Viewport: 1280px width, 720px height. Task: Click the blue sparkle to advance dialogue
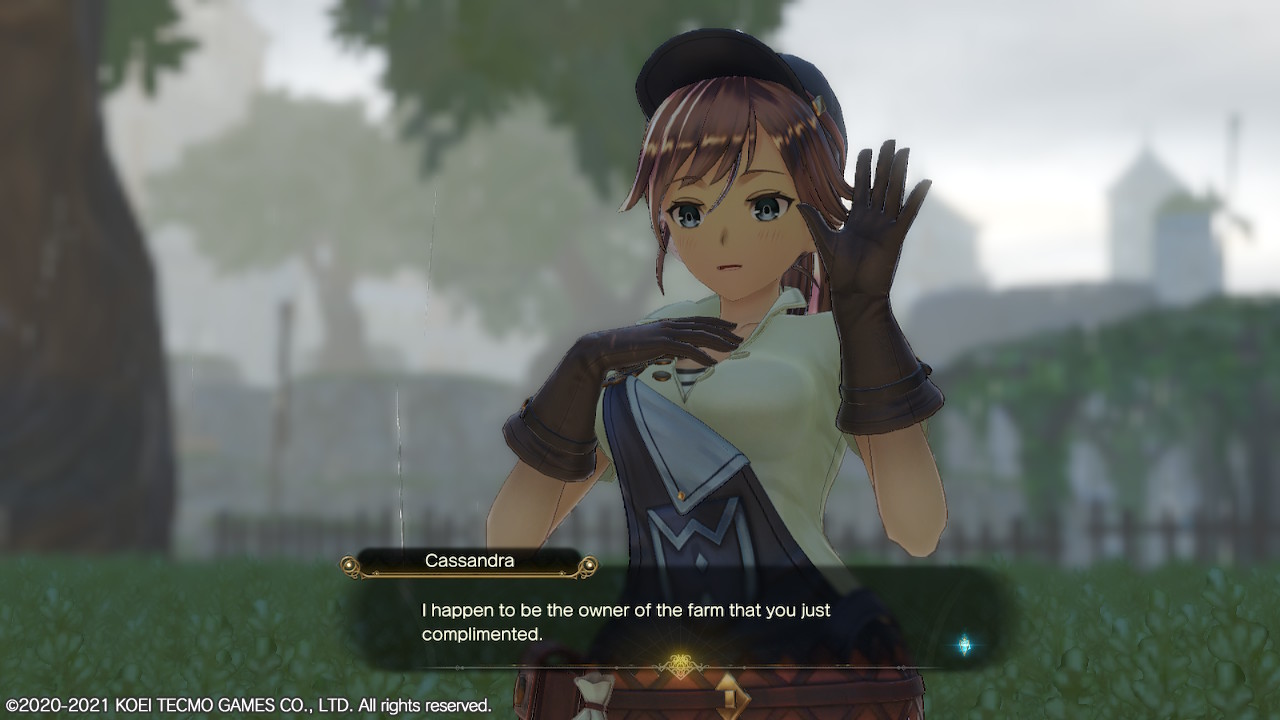(964, 645)
